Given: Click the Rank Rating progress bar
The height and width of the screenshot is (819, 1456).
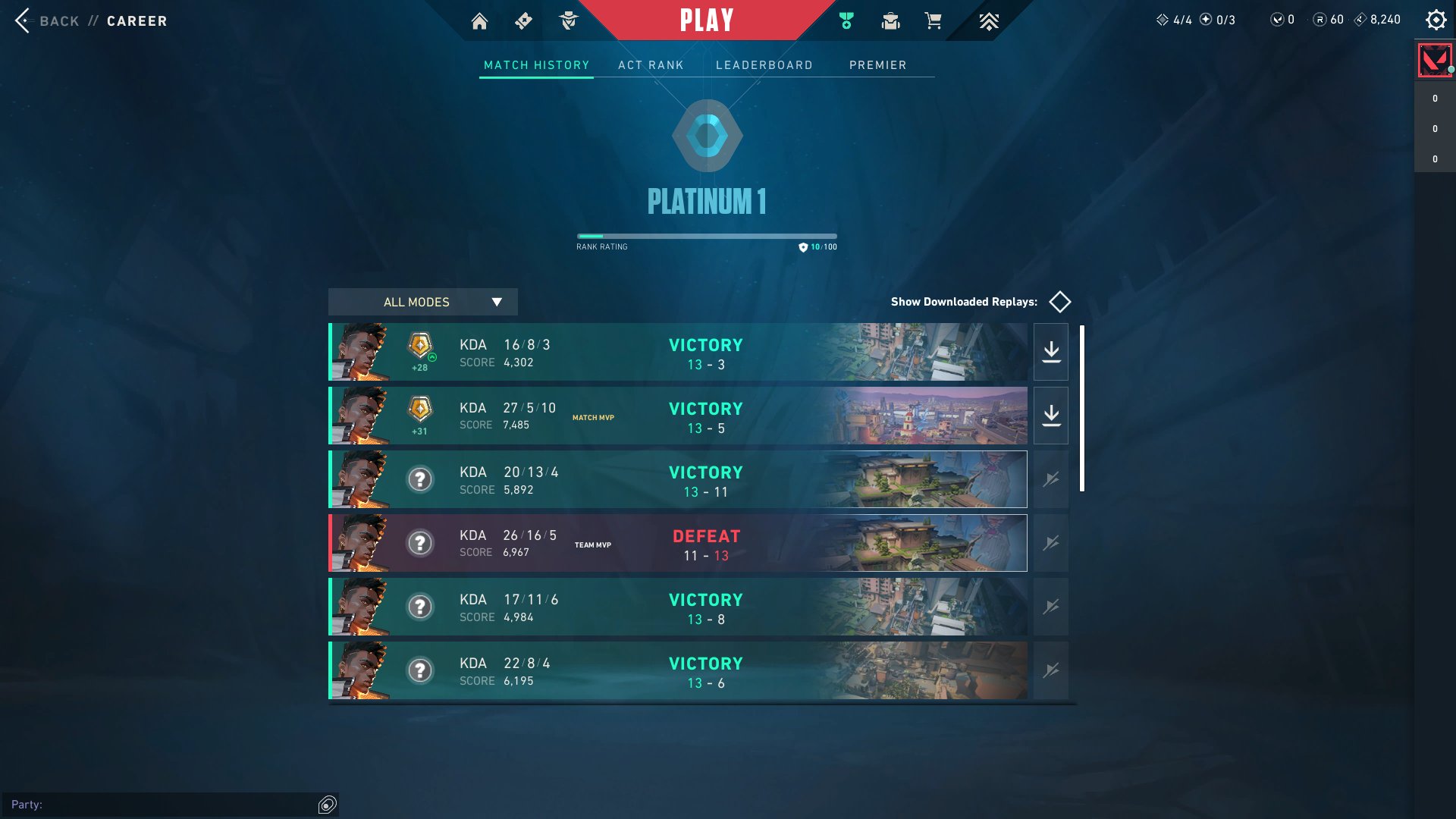Looking at the screenshot, I should 706,236.
